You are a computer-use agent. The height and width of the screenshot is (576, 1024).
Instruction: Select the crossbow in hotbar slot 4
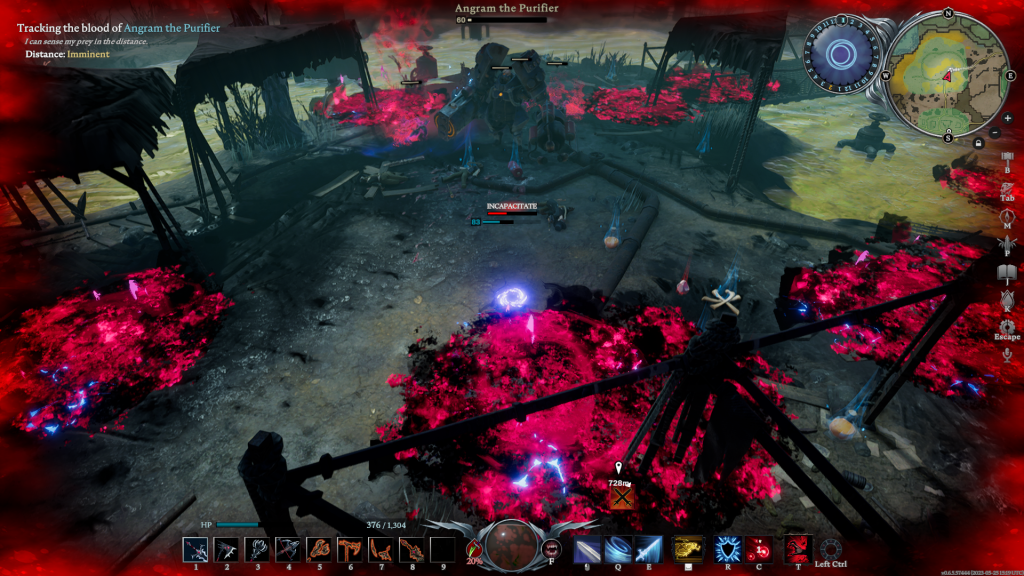[288, 550]
